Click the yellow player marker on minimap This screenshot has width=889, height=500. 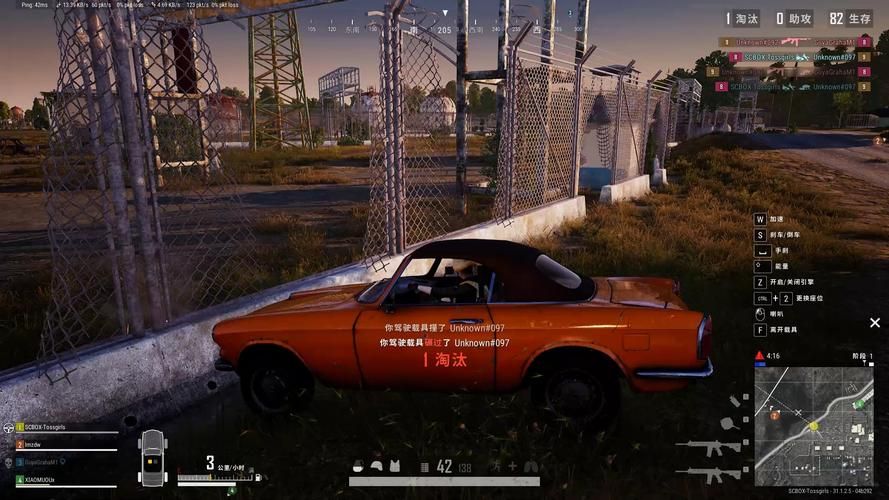[813, 426]
